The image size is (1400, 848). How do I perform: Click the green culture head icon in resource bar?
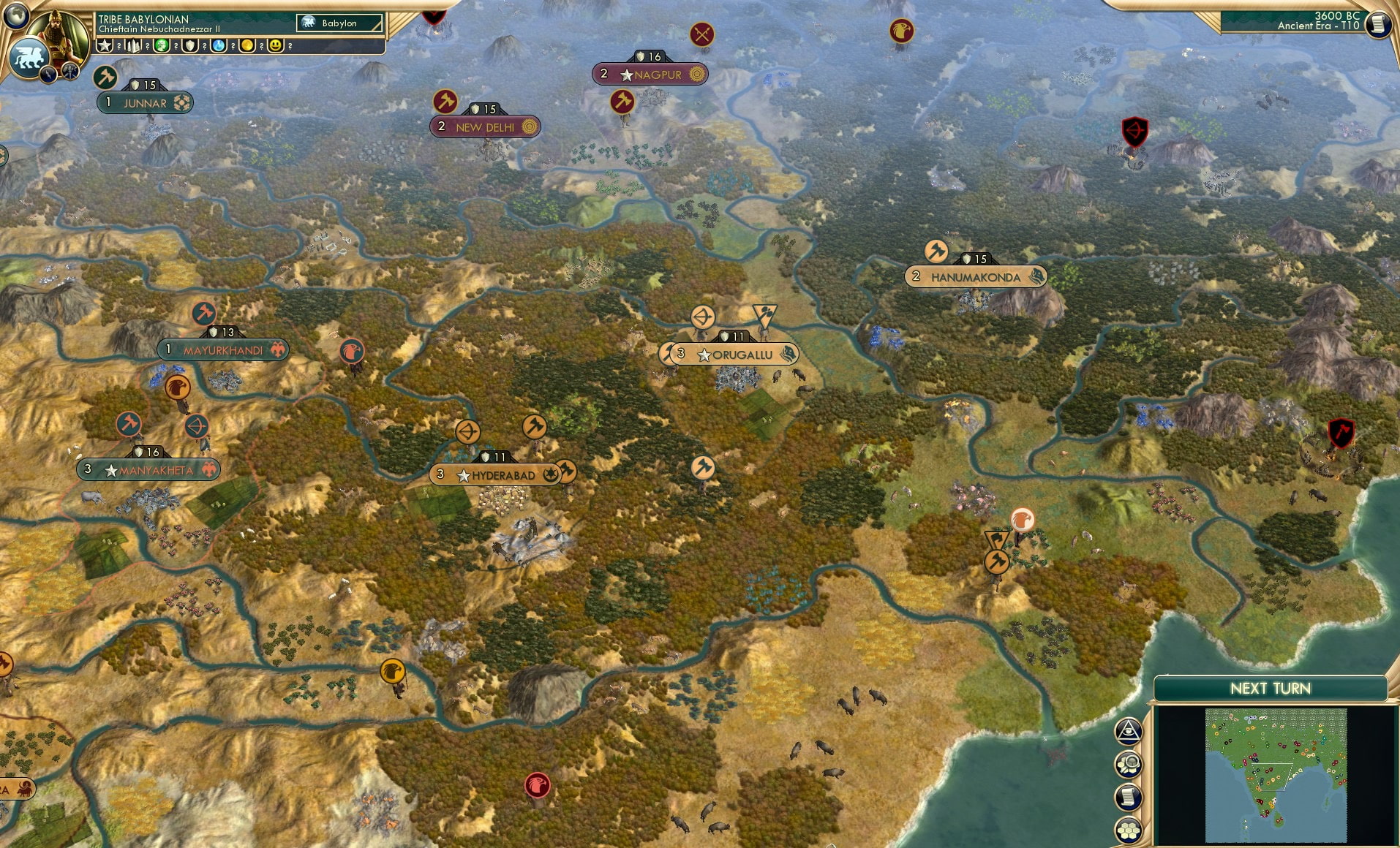160,45
